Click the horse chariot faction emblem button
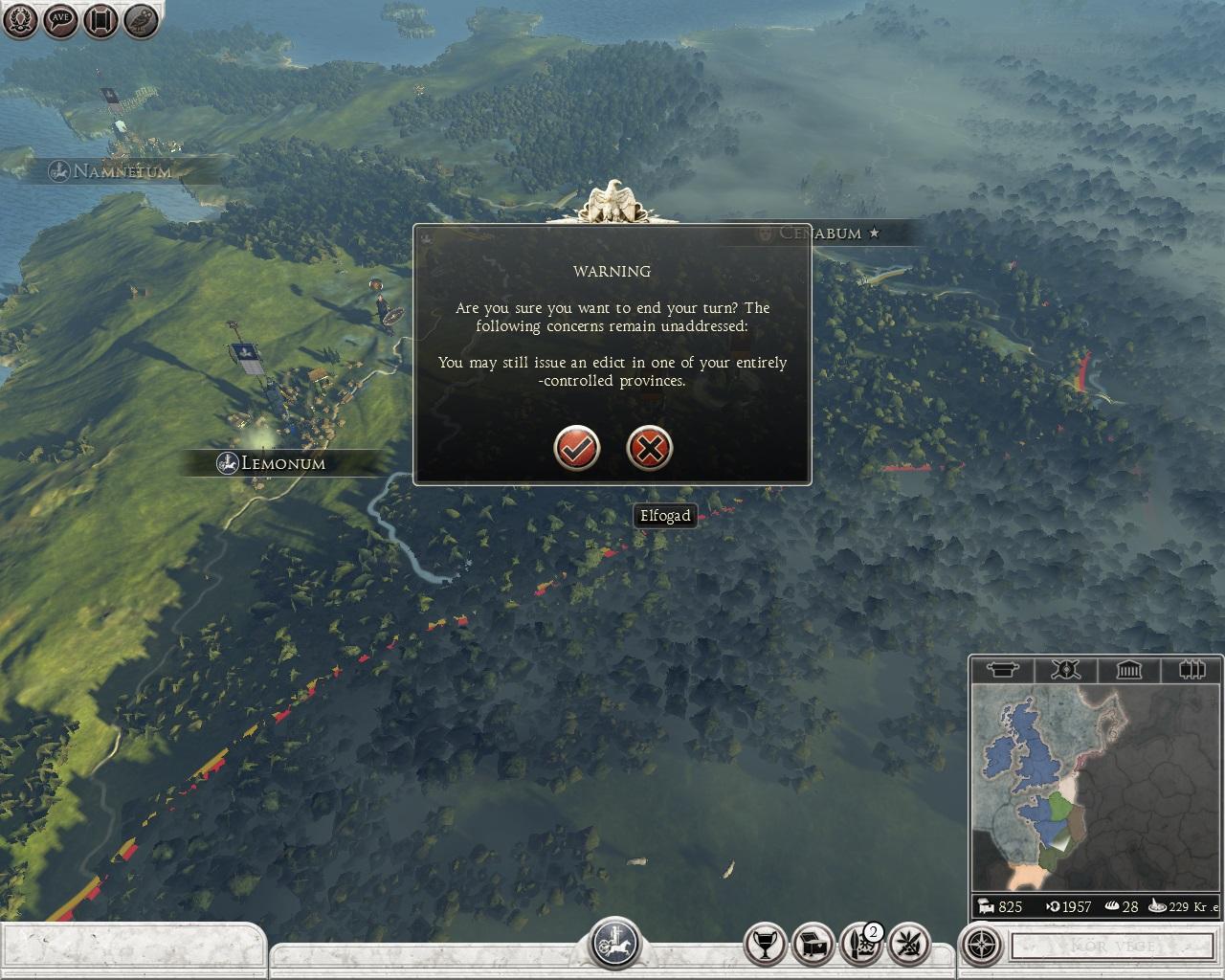The width and height of the screenshot is (1225, 980). click(613, 943)
